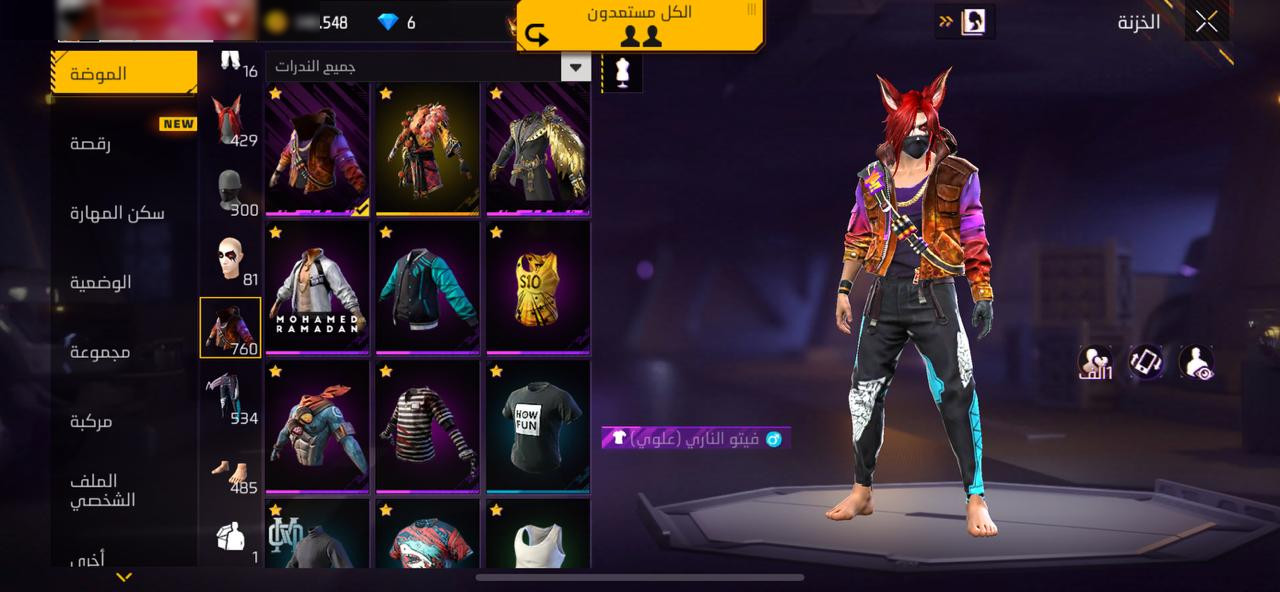Select the gold feathered black jacket
This screenshot has width=1280, height=592.
pos(538,148)
